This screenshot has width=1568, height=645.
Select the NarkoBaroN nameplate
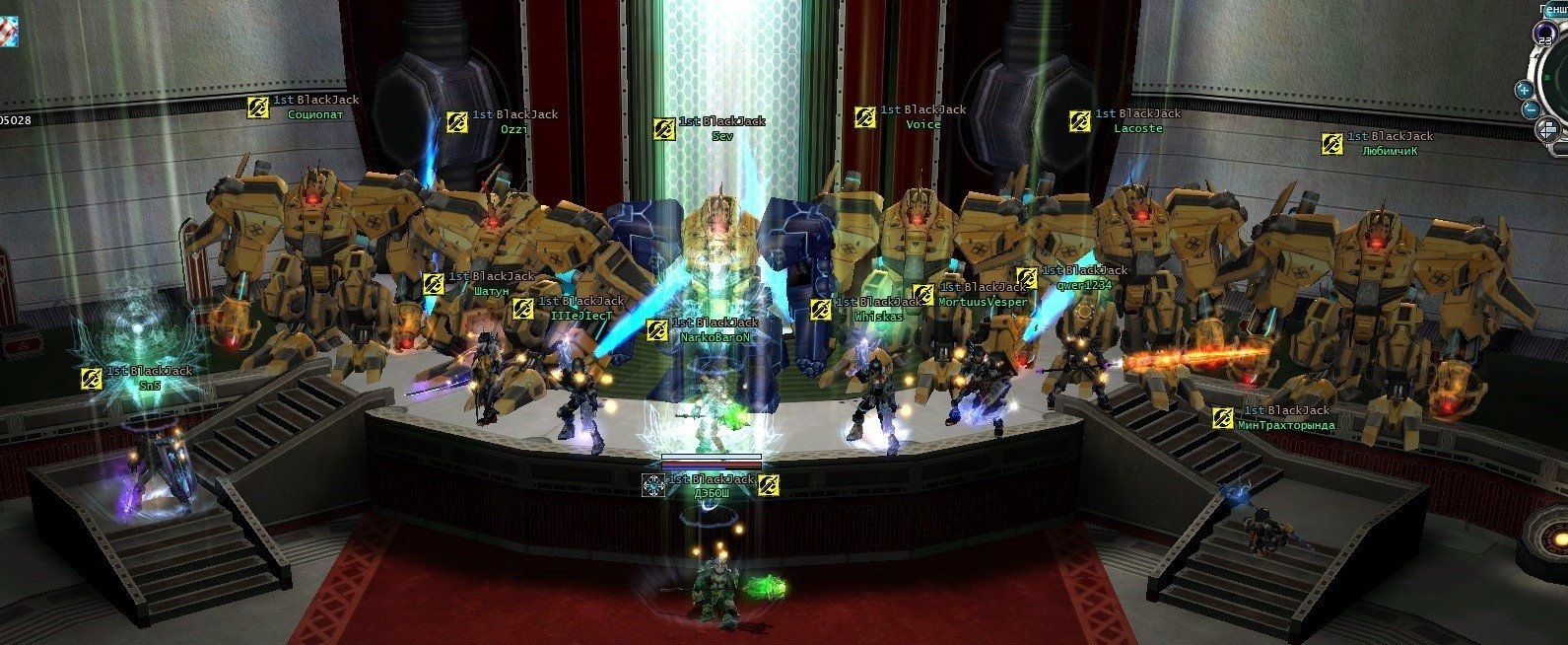[x=716, y=337]
